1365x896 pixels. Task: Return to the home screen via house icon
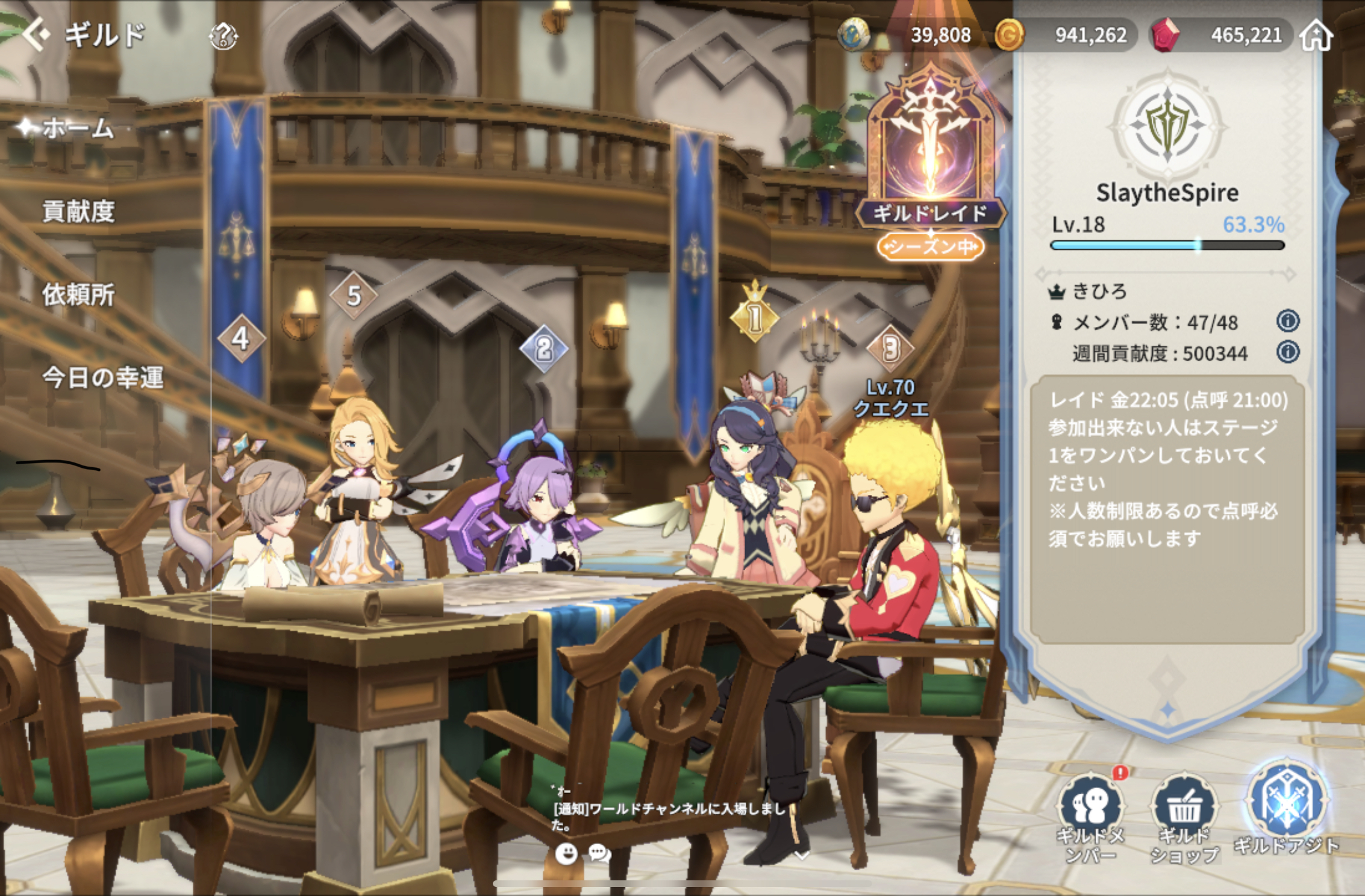pos(1317,35)
